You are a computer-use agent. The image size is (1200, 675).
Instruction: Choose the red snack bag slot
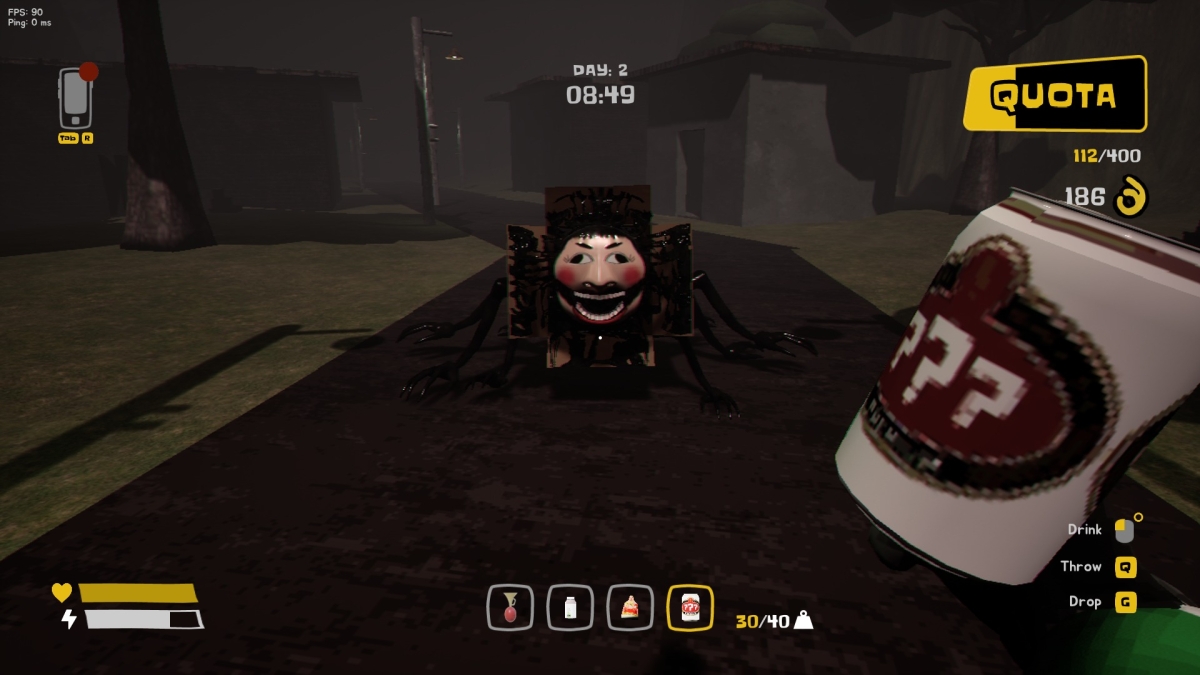tap(630, 607)
